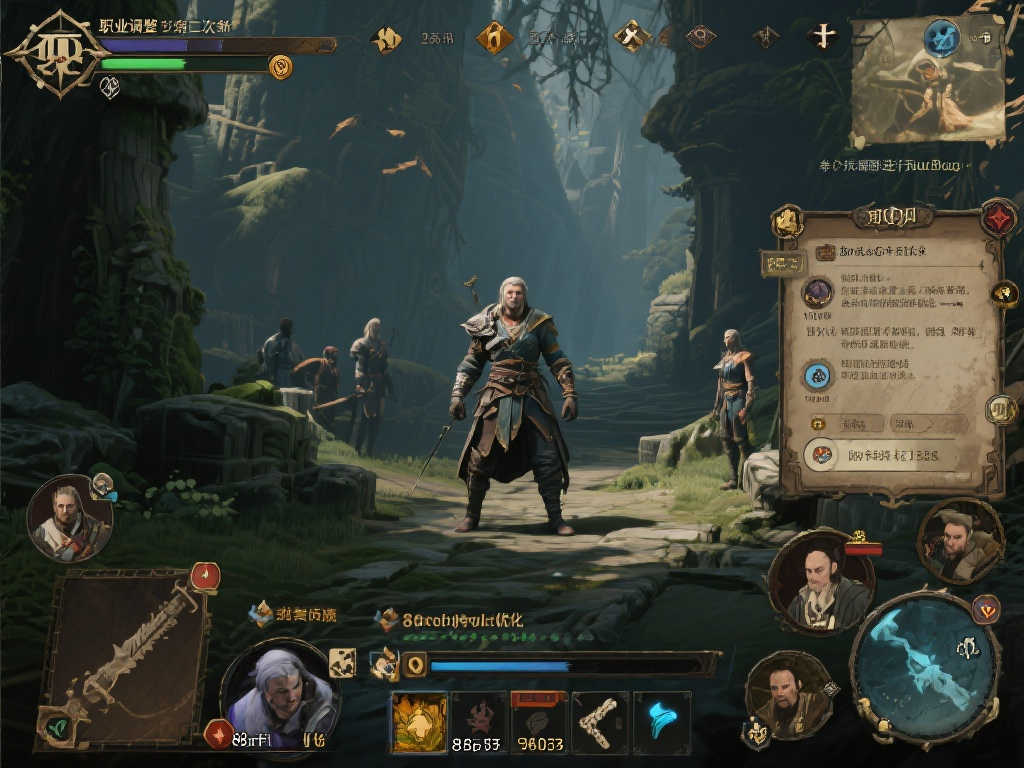This screenshot has height=768, width=1024.
Task: Click the white cross icon in the top bar
Action: tap(822, 37)
